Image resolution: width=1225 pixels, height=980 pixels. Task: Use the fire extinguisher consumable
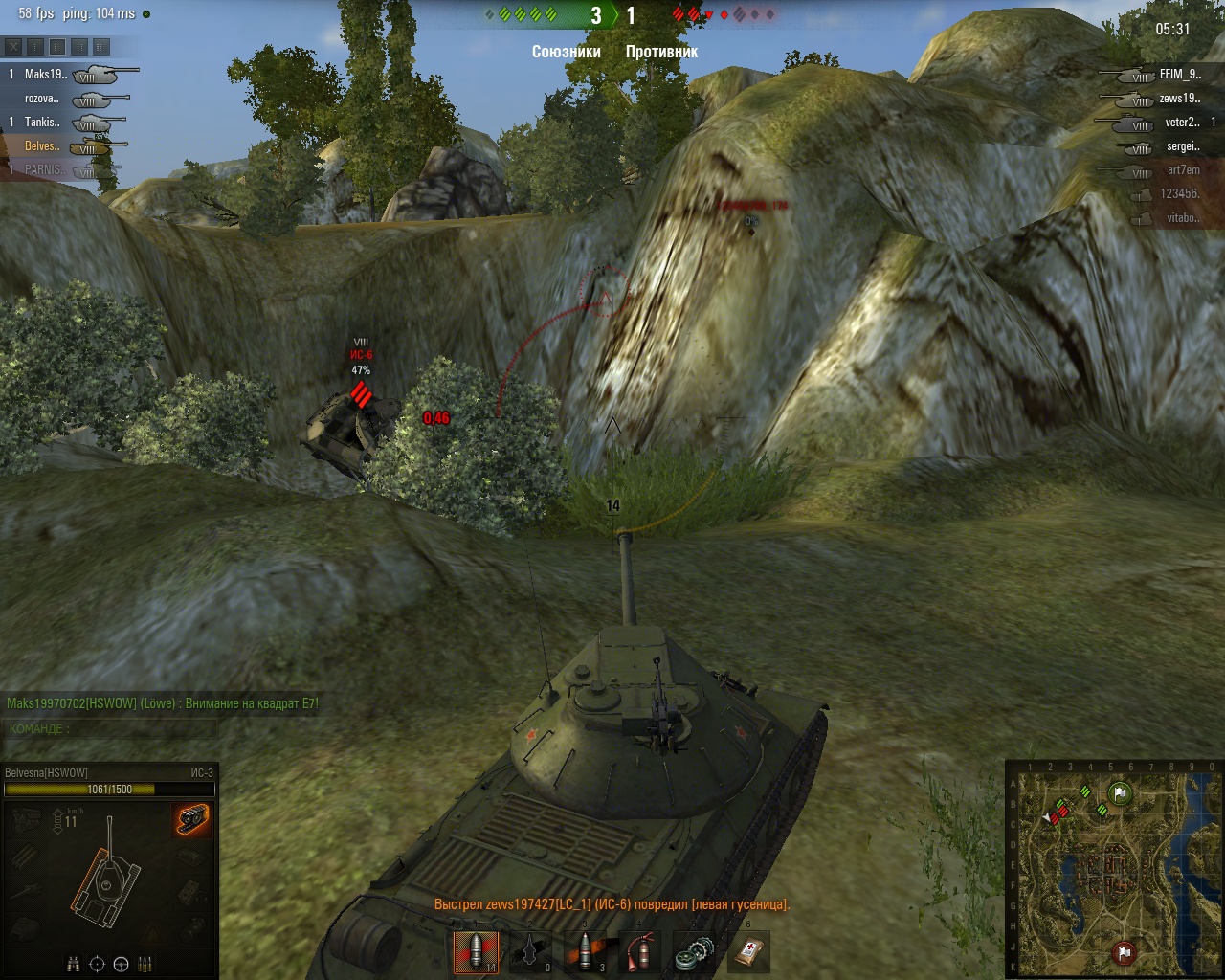click(638, 952)
